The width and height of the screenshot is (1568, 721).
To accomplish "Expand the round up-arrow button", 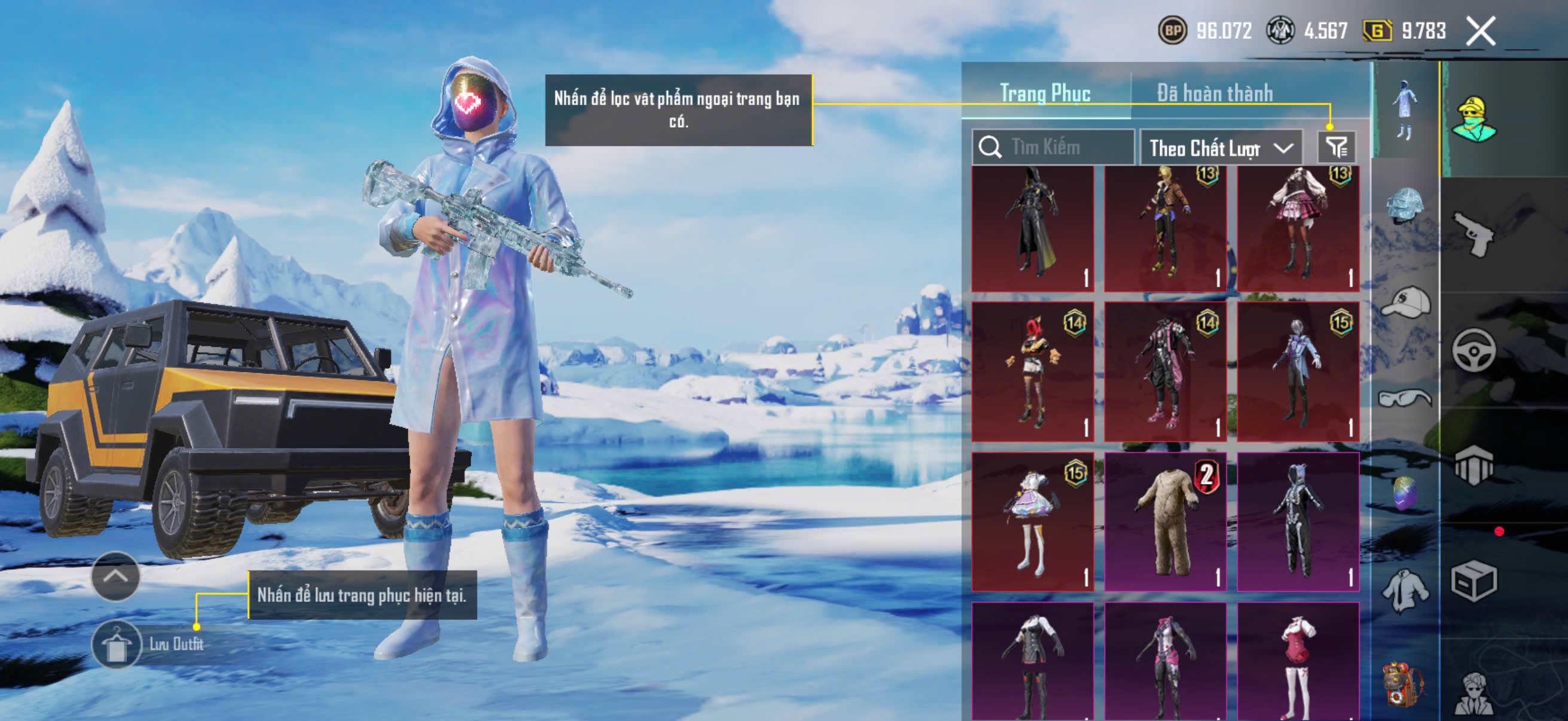I will point(115,576).
